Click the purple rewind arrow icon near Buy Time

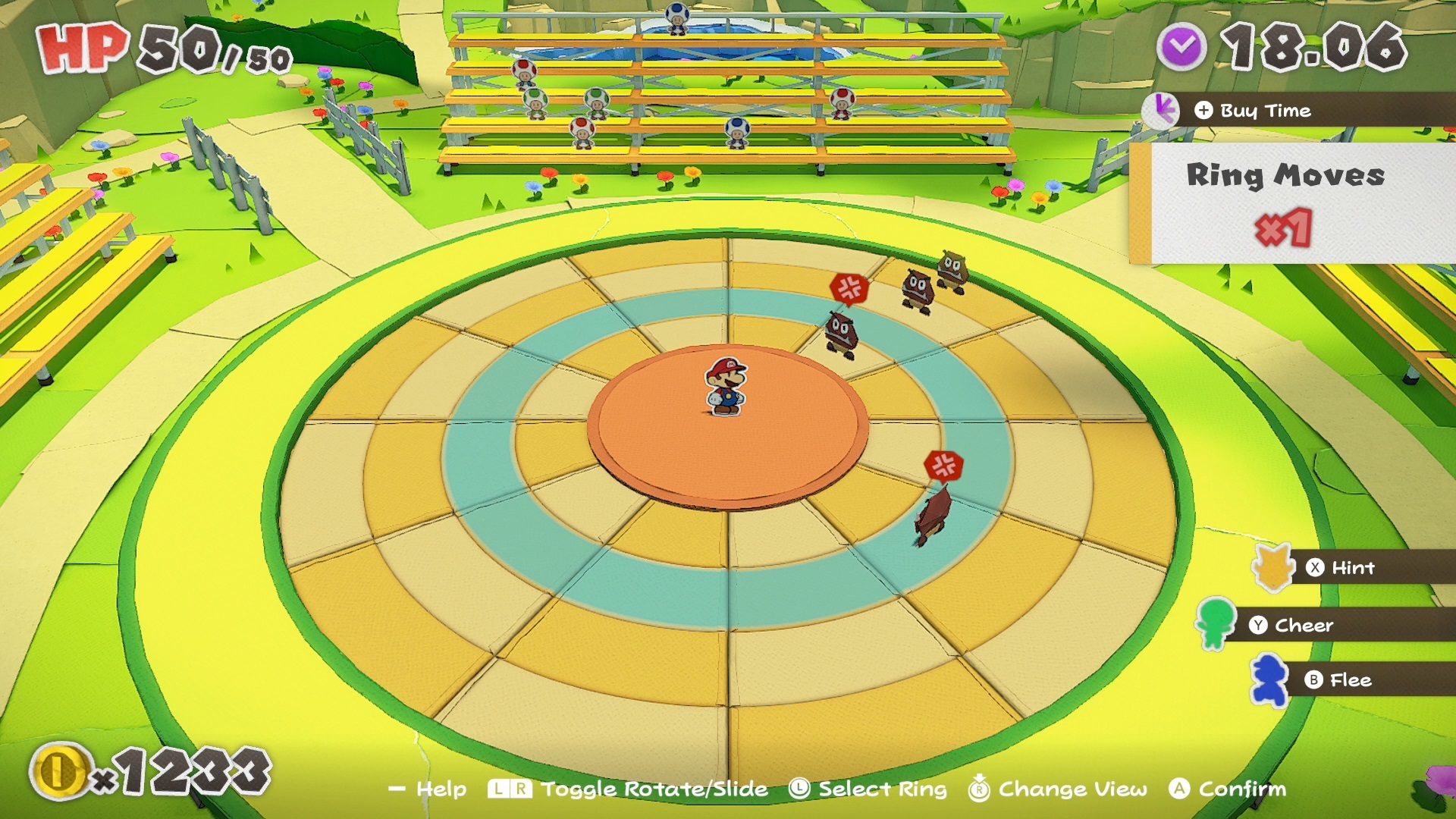click(1160, 109)
